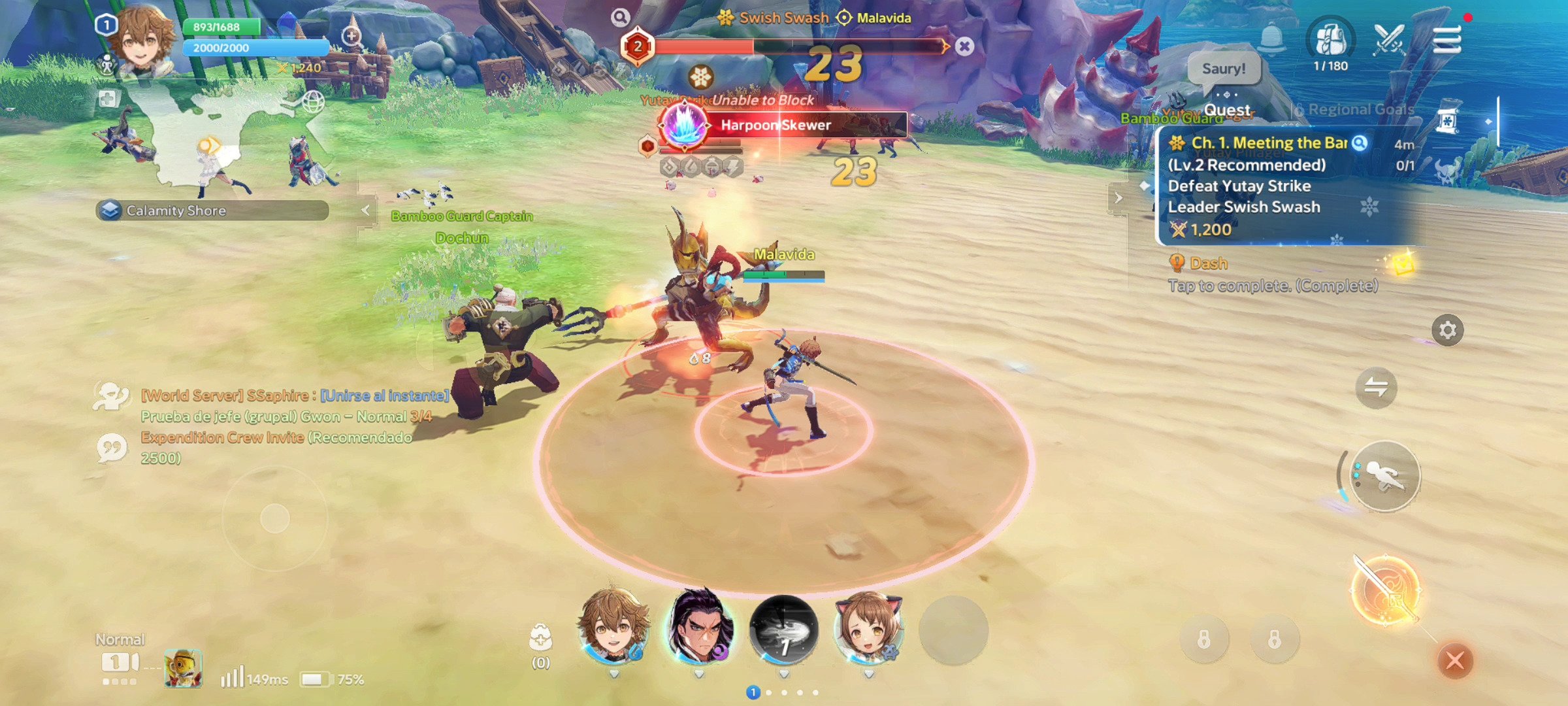This screenshot has width=1568, height=706.
Task: Open the crossed swords battle menu
Action: [1389, 41]
